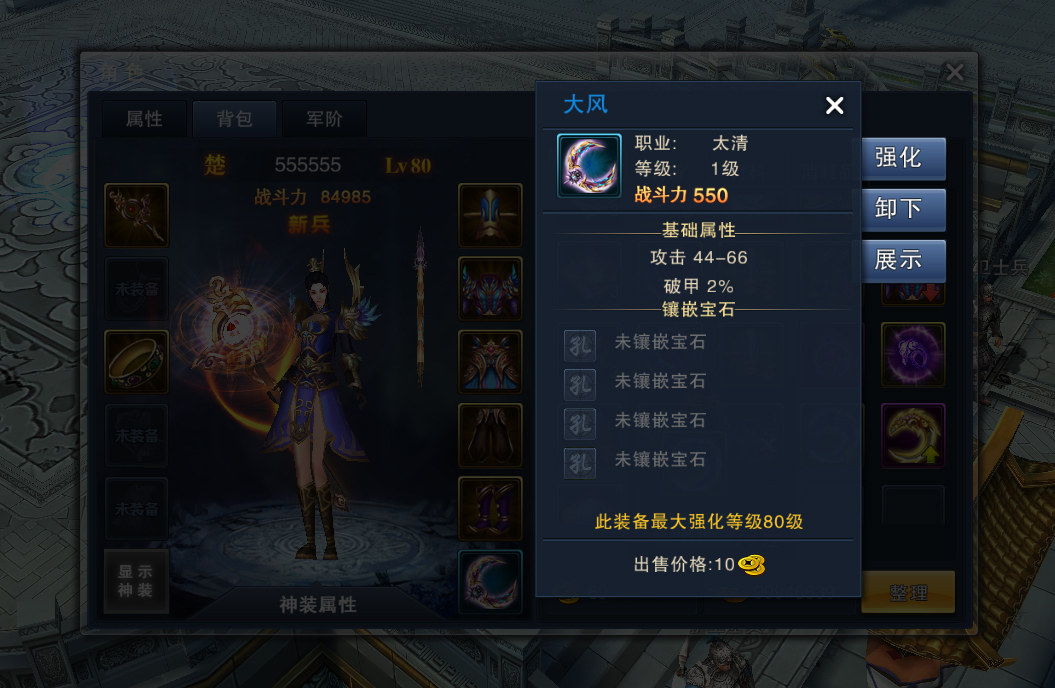Select the equipped gold ring slot
This screenshot has height=688, width=1055.
[136, 362]
